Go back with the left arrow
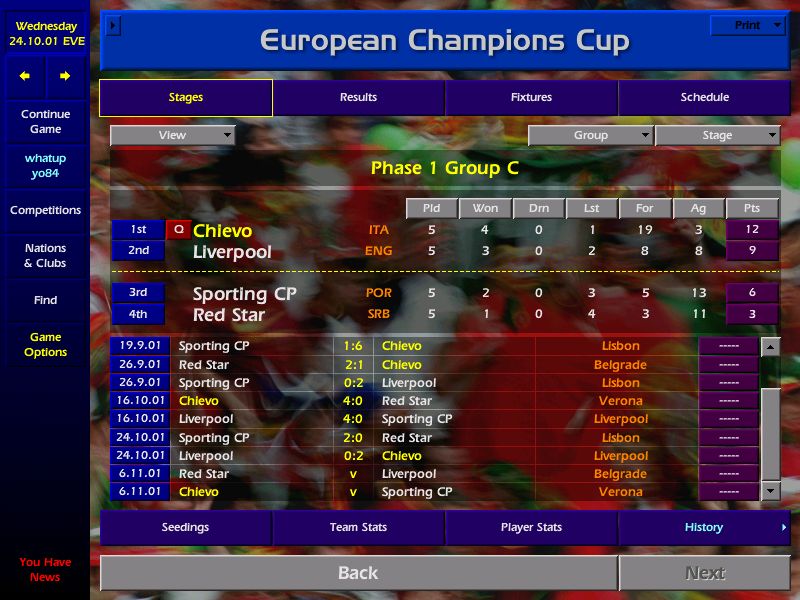The width and height of the screenshot is (800, 600). click(x=25, y=76)
